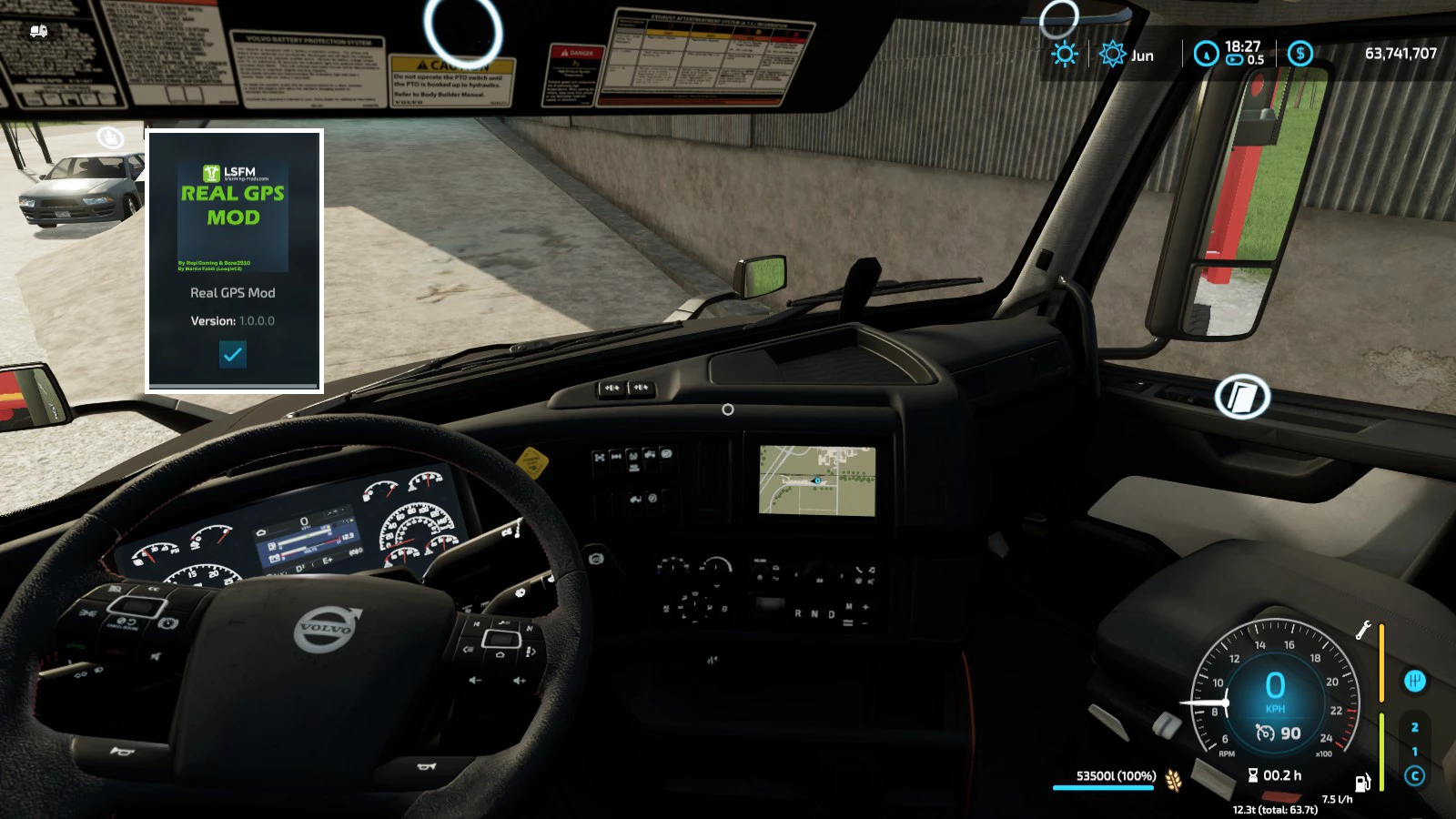Click the wheat fill-type icon

tap(1174, 780)
